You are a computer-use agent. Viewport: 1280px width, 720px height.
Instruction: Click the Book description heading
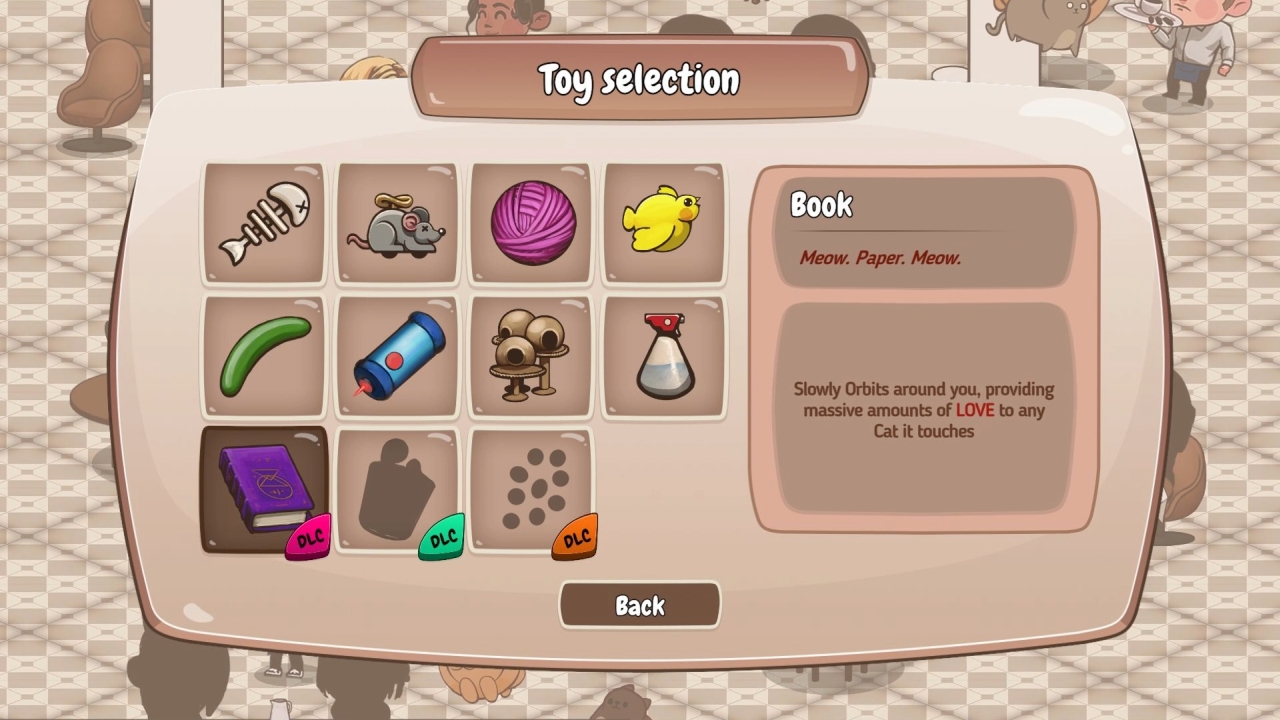[x=822, y=205]
